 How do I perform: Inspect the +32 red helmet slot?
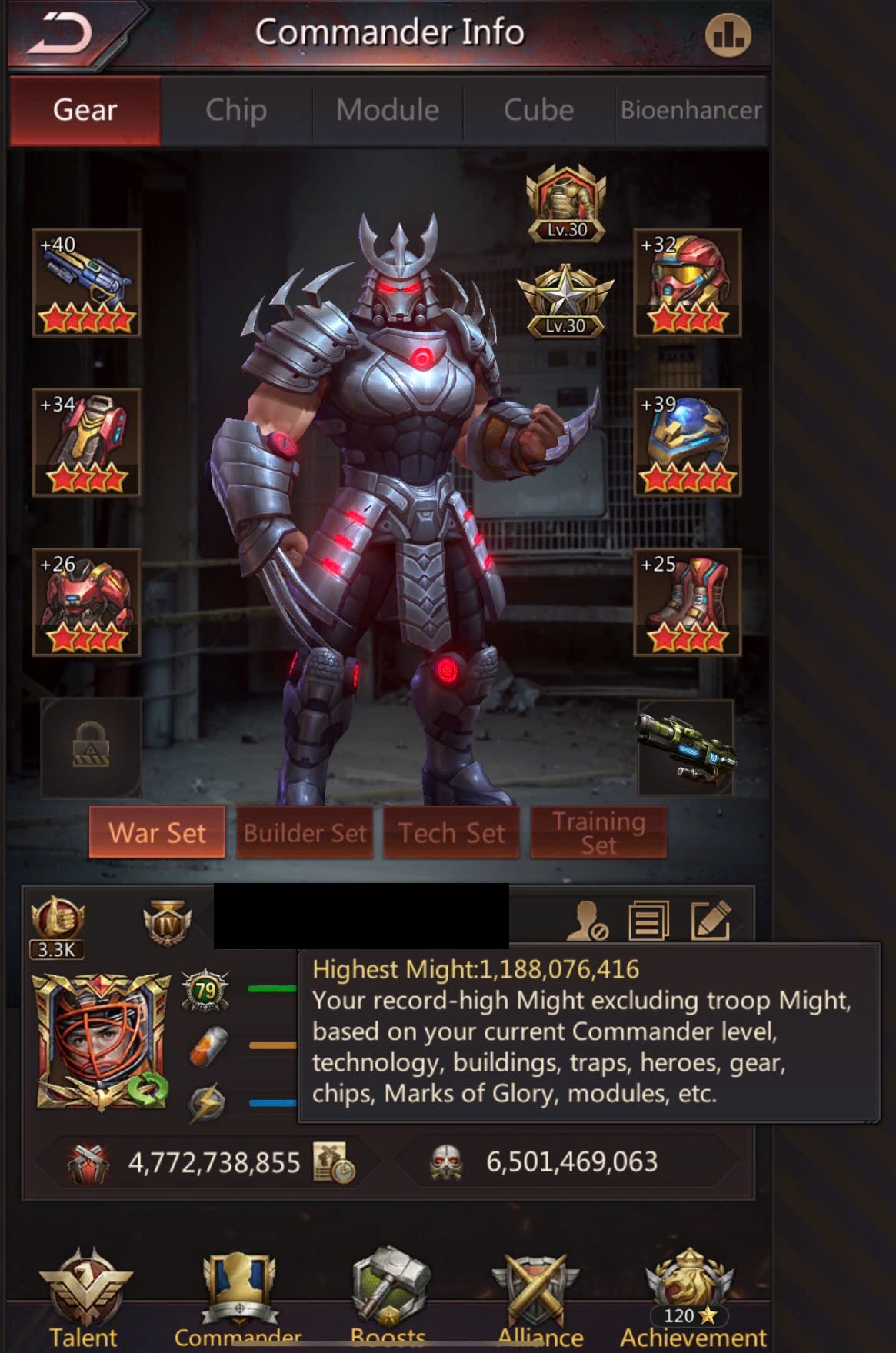pos(687,282)
